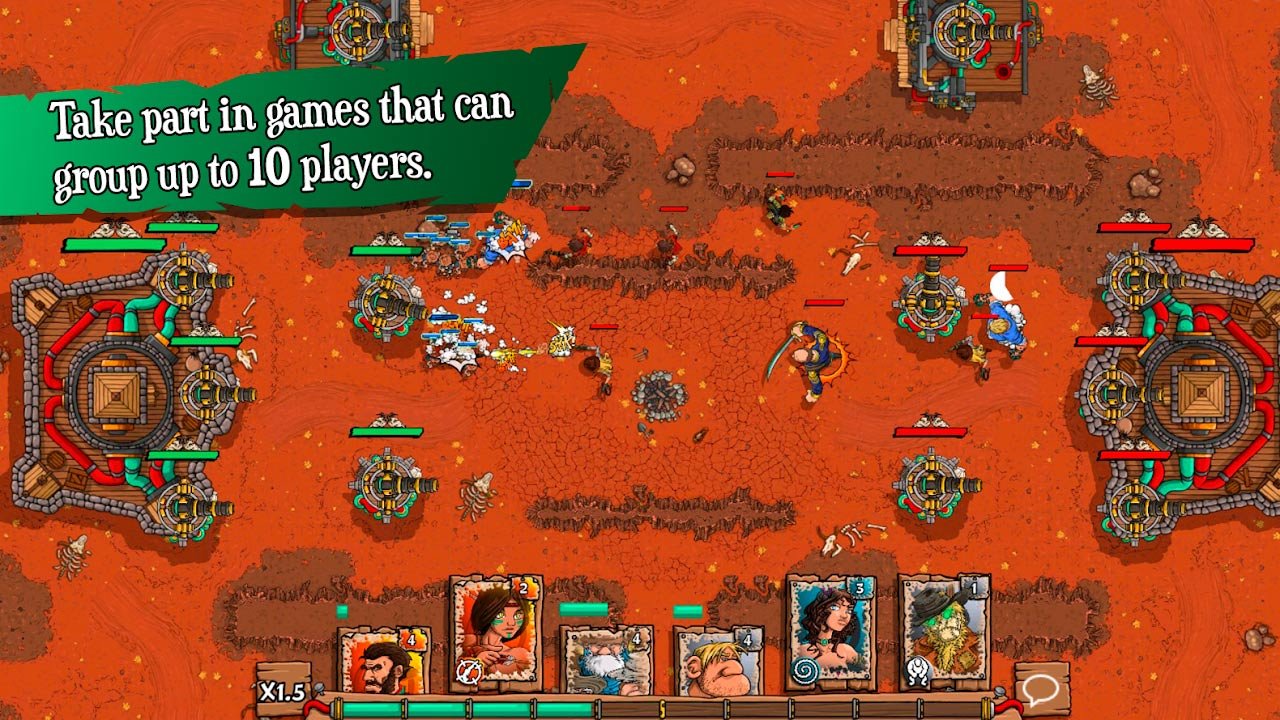Open the chat speech bubble

[x=1040, y=687]
